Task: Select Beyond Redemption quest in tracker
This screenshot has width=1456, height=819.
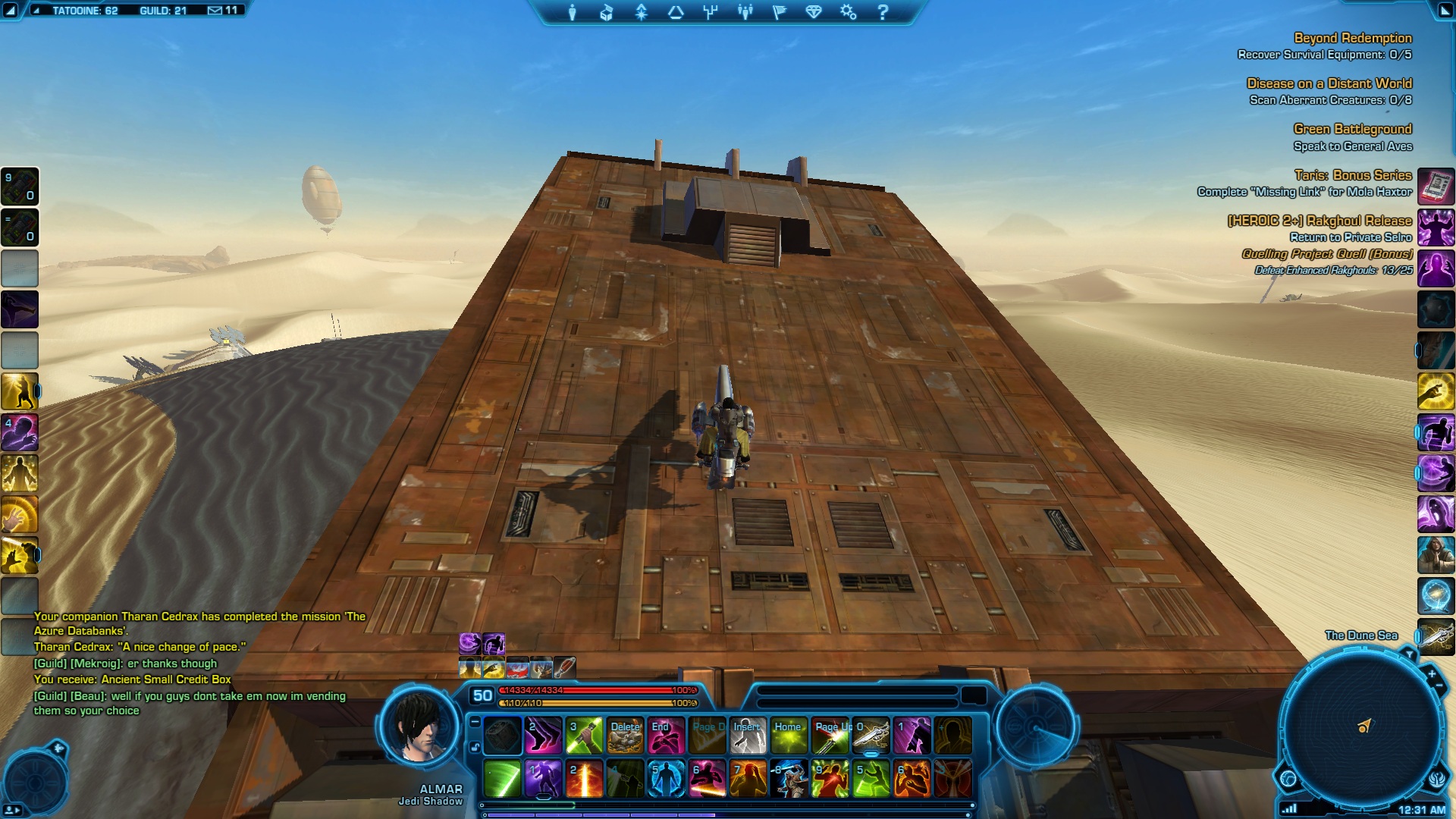Action: click(1352, 38)
